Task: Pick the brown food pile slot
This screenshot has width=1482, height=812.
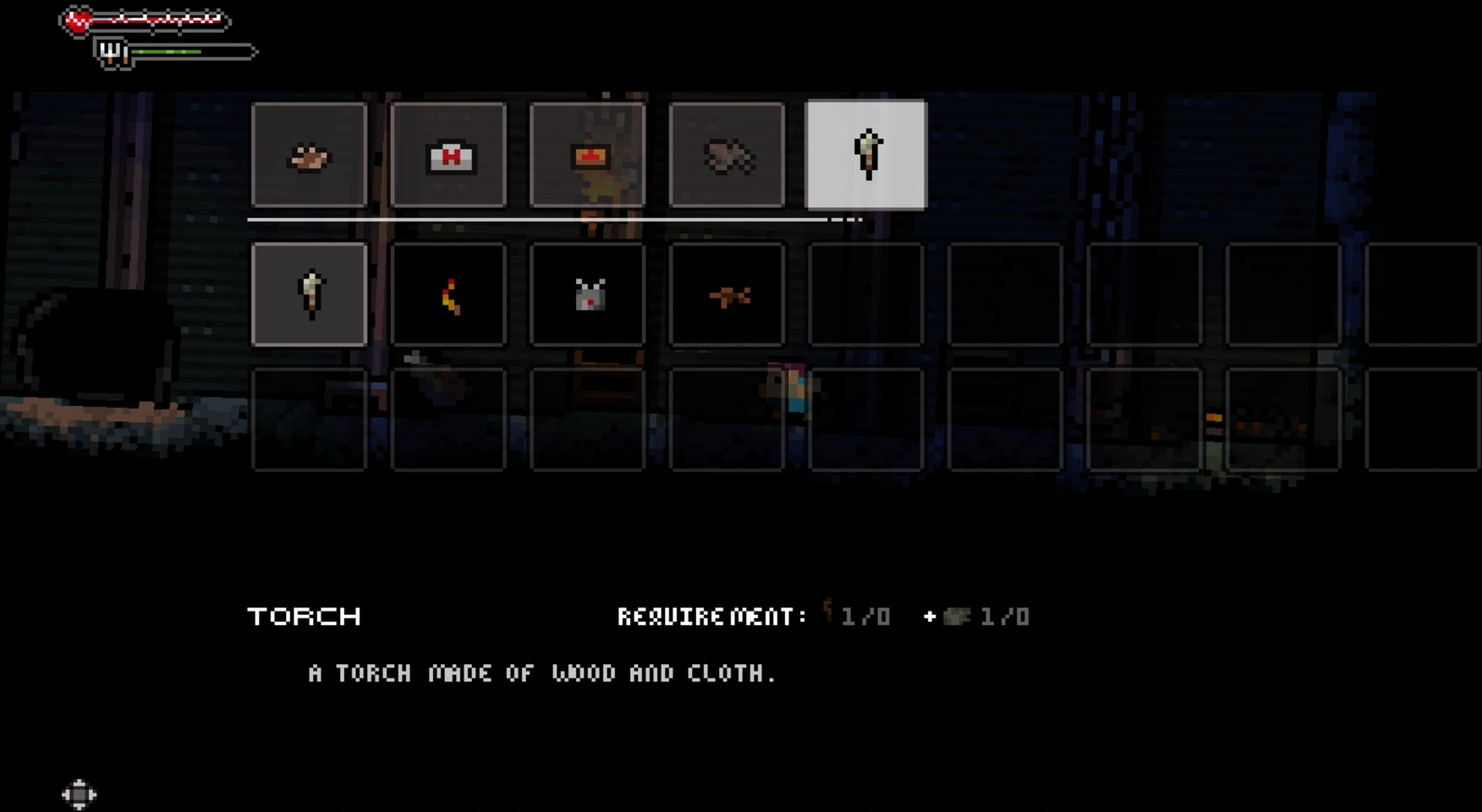Action: pos(310,155)
